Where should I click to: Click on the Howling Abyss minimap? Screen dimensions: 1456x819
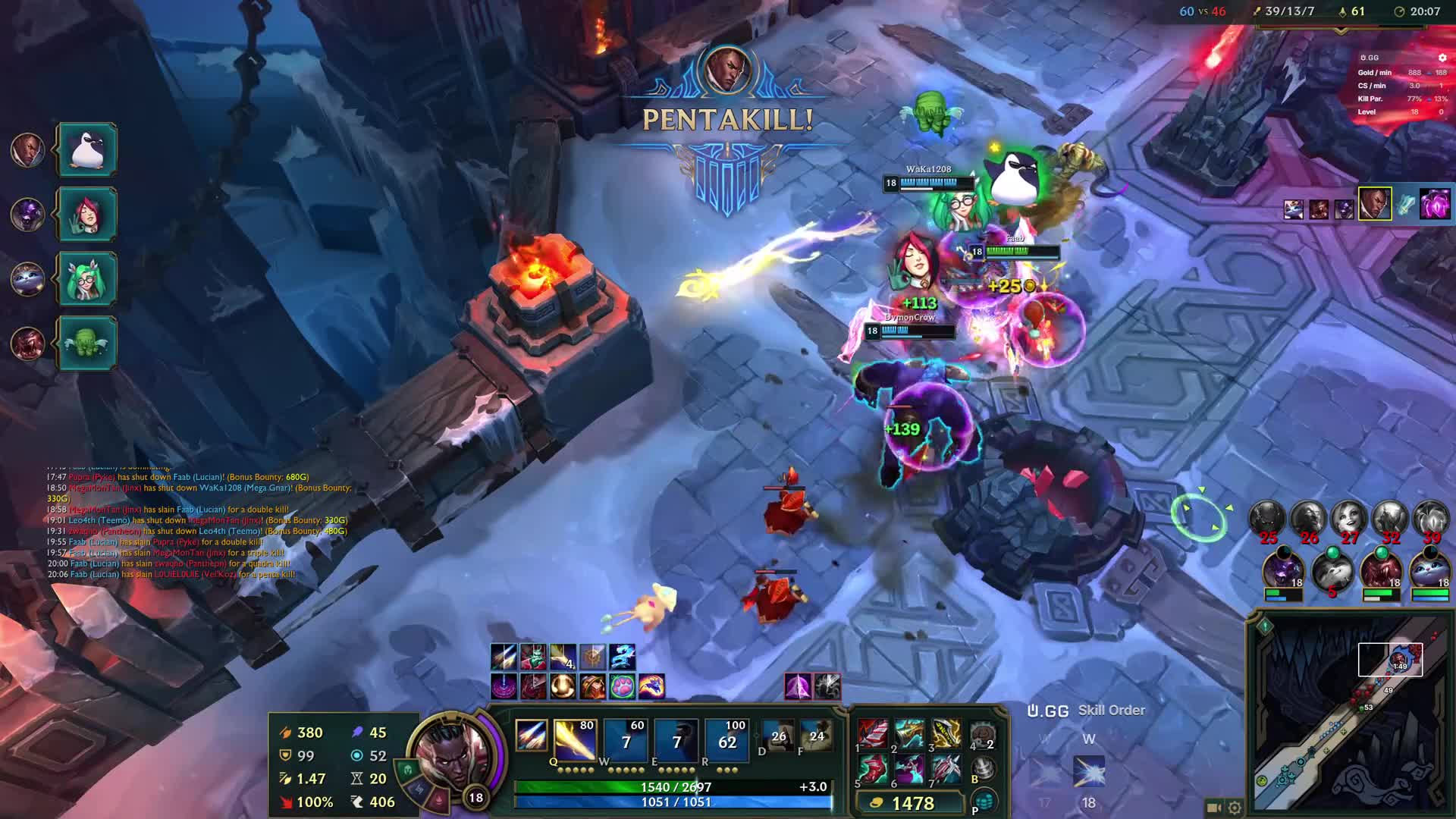(1350, 720)
